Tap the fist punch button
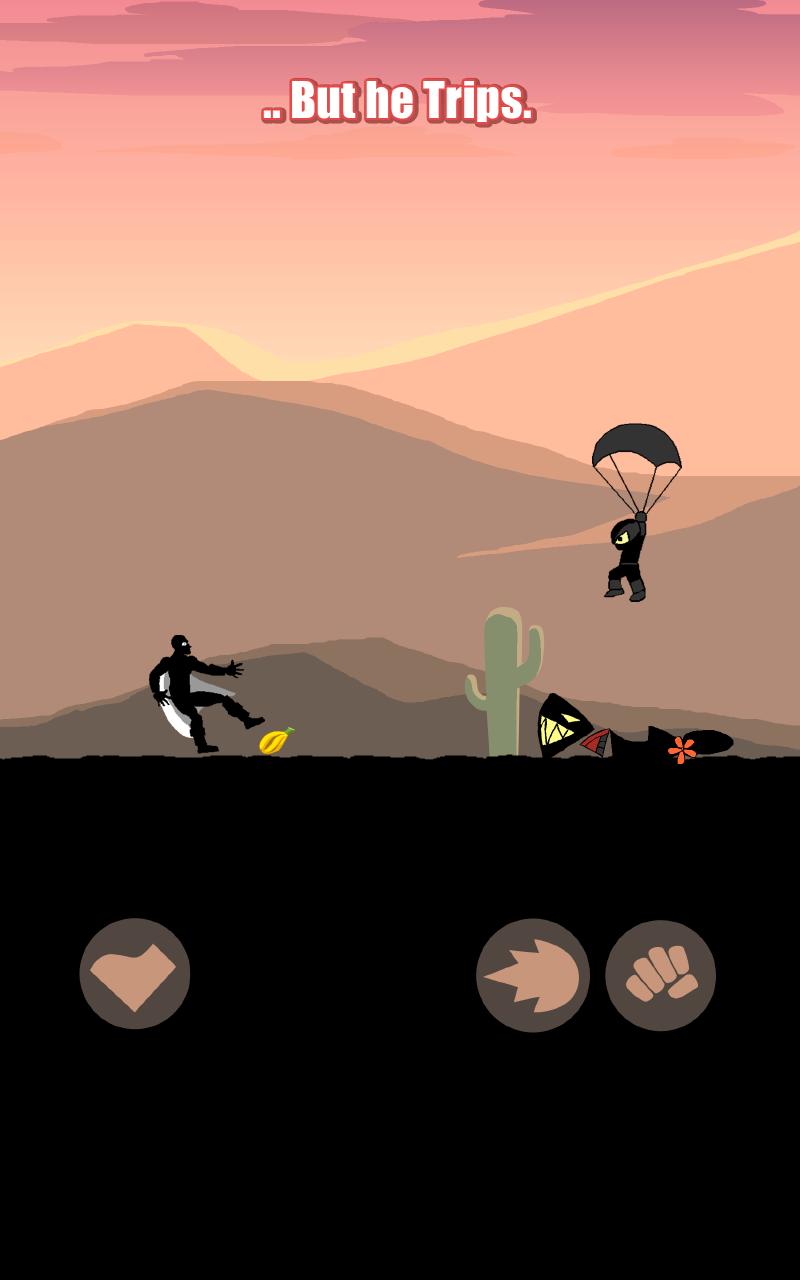Image resolution: width=800 pixels, height=1280 pixels. [660, 975]
